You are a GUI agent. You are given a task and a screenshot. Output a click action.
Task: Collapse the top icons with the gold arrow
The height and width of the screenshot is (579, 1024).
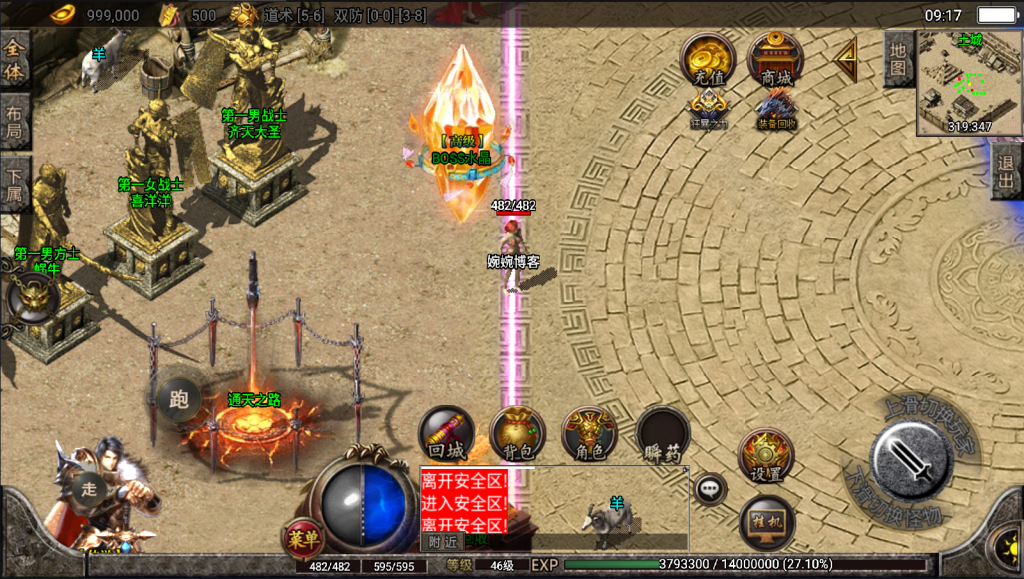click(x=846, y=60)
